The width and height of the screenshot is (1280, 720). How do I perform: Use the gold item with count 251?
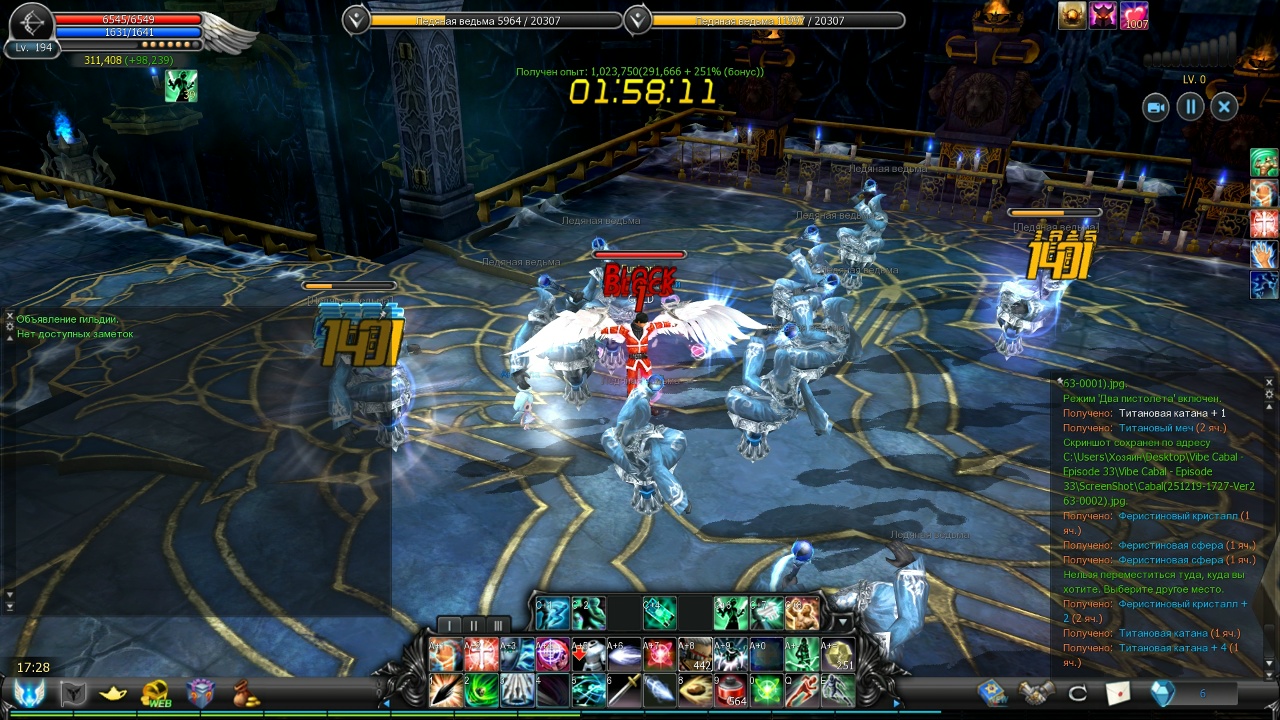point(838,654)
